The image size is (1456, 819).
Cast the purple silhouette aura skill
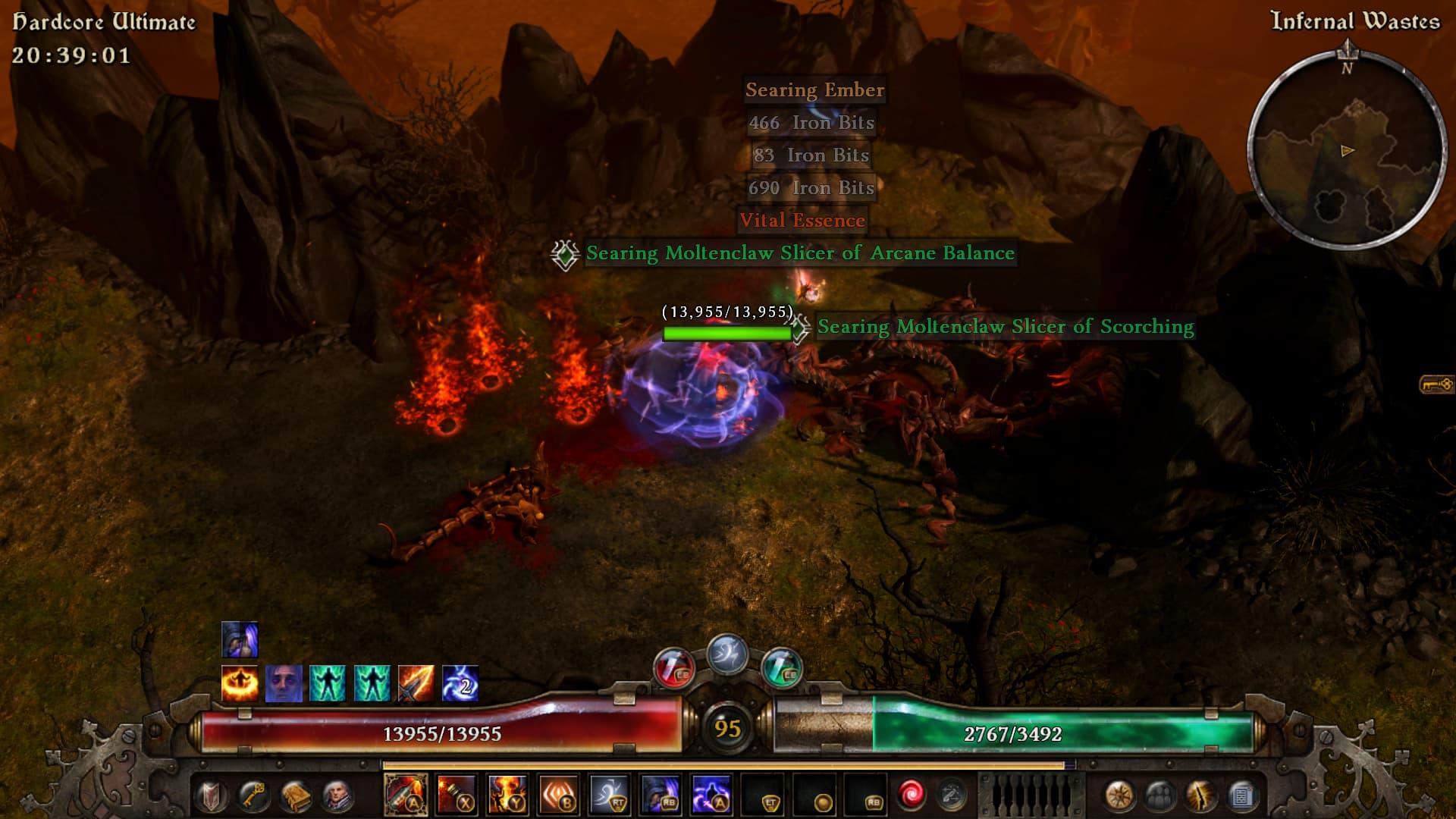pyautogui.click(x=711, y=795)
